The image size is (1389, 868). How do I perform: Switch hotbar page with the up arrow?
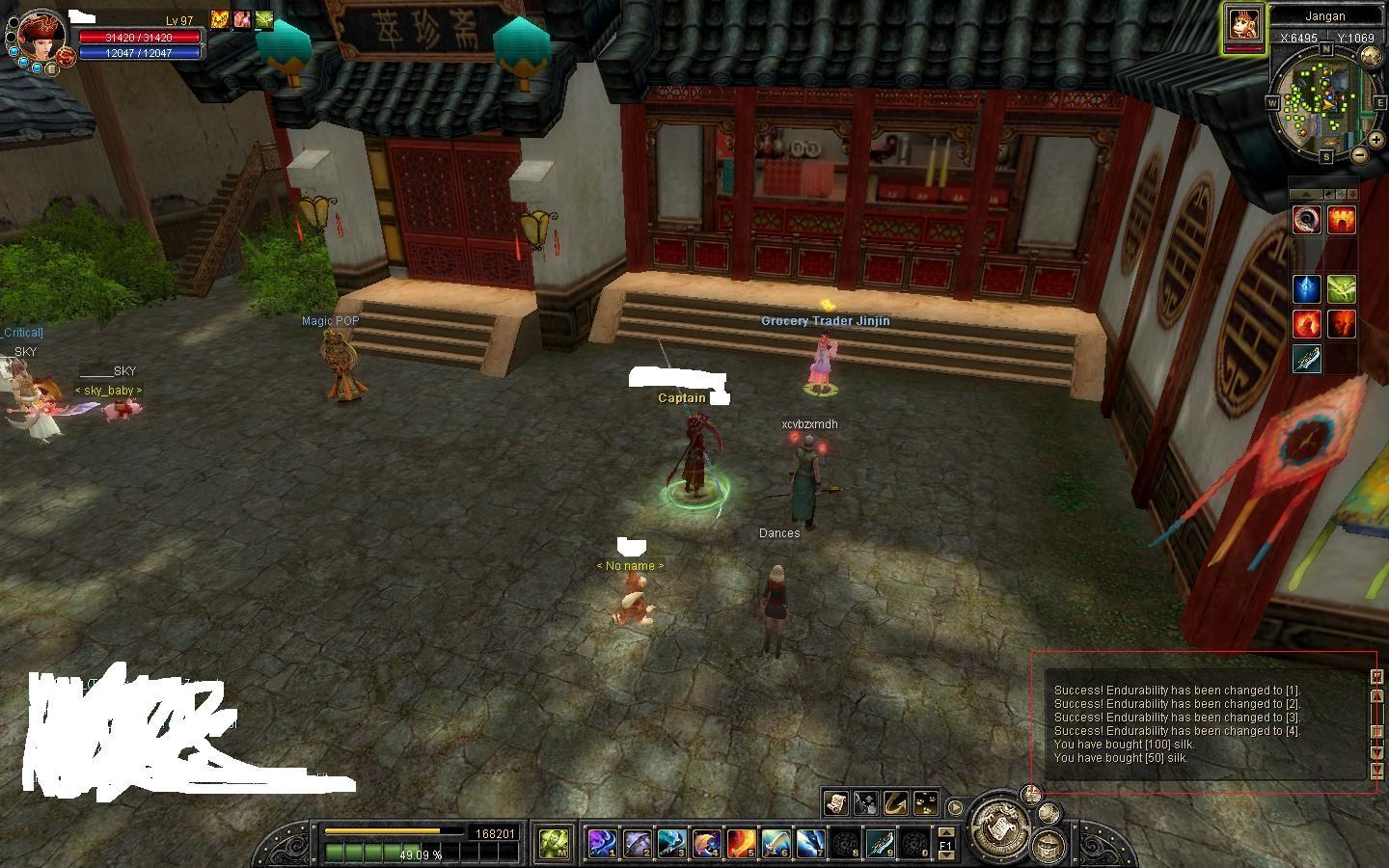tap(946, 831)
